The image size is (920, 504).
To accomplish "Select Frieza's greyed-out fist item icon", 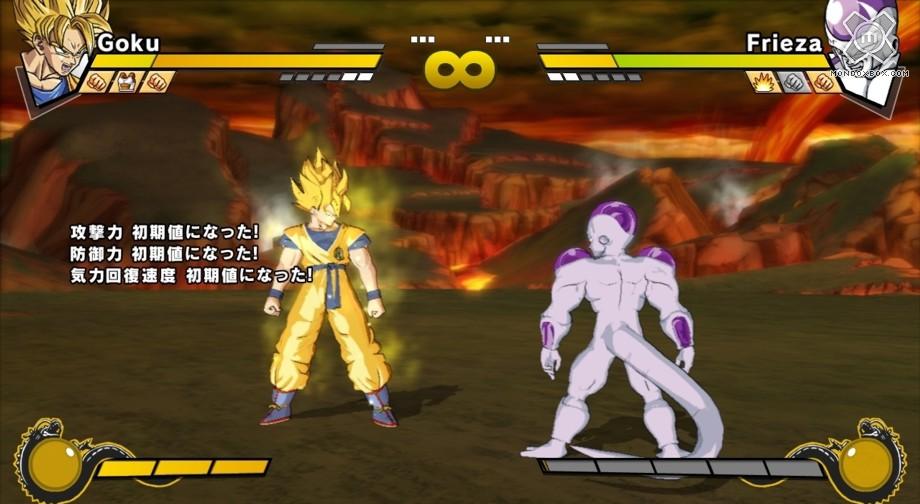I will (794, 82).
